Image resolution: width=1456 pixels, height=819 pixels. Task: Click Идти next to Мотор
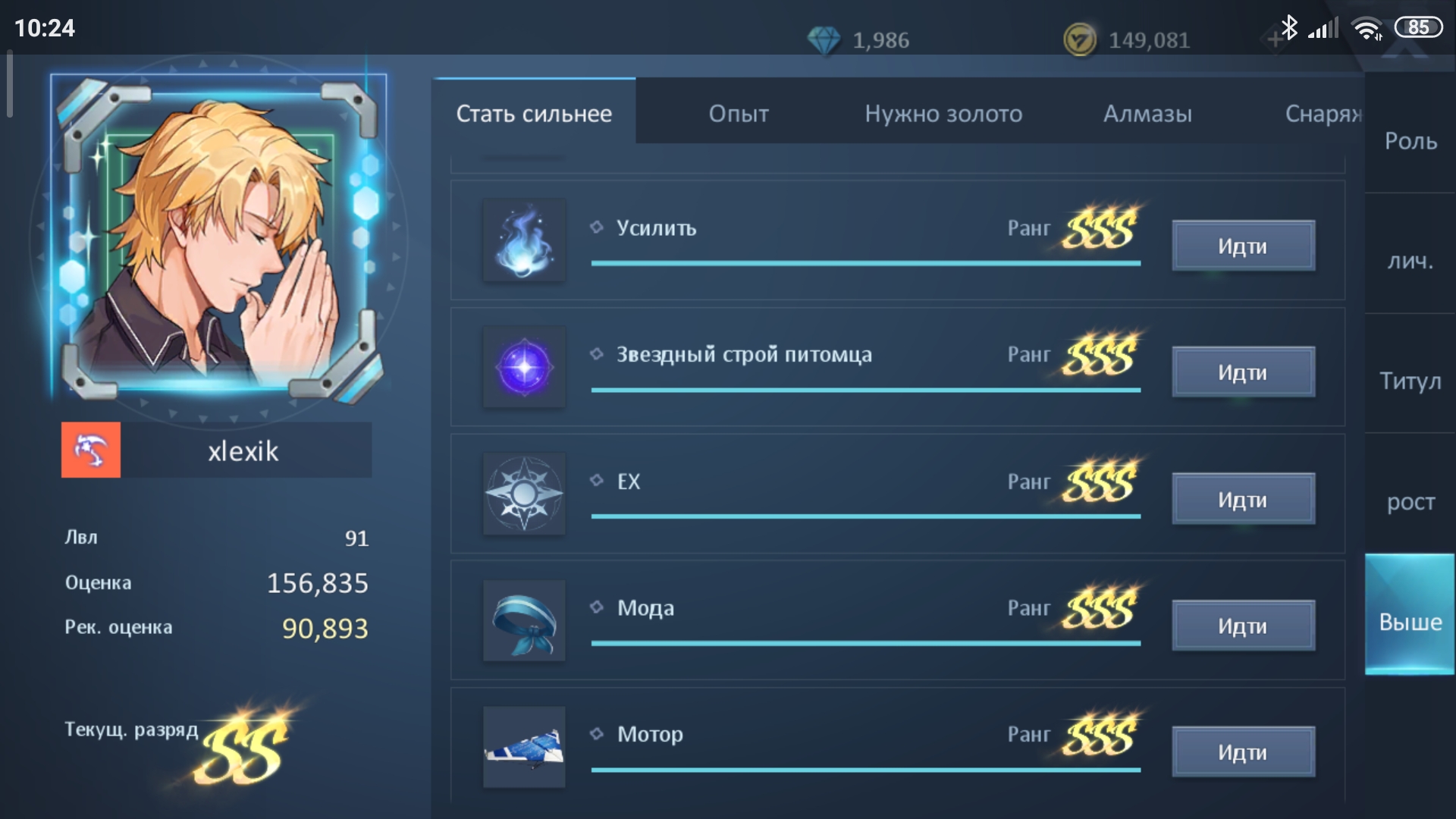pos(1242,752)
